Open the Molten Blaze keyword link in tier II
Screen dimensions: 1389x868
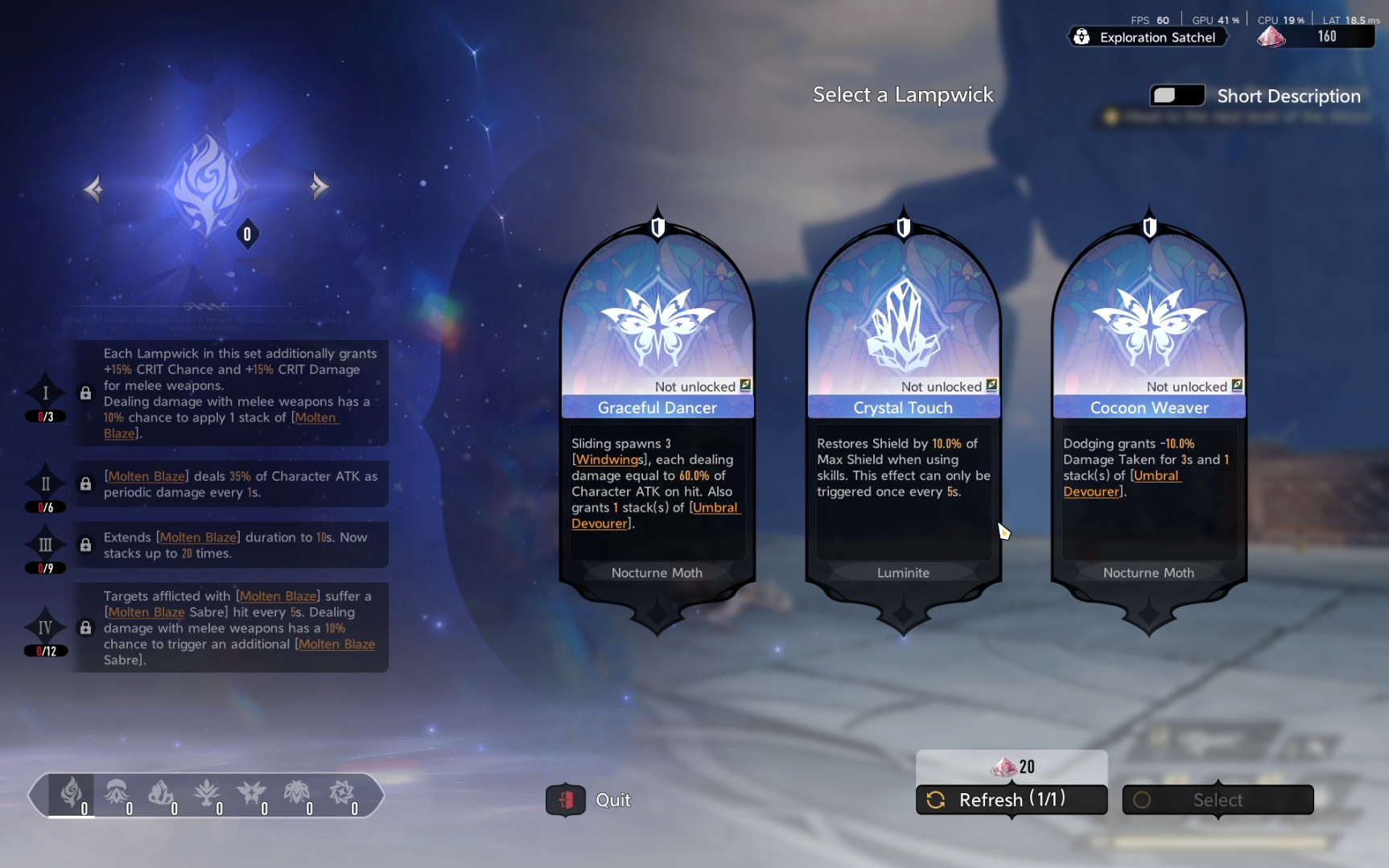pos(146,476)
